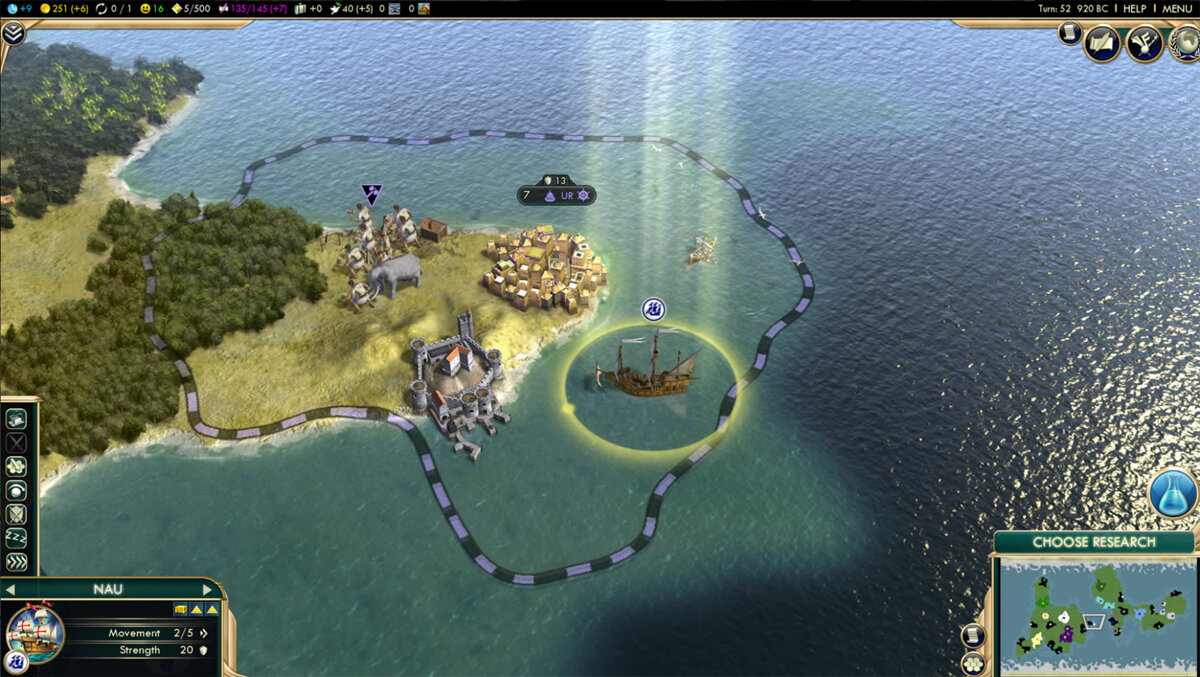The height and width of the screenshot is (677, 1200).
Task: Click the Nau unit portrait
Action: [x=35, y=634]
